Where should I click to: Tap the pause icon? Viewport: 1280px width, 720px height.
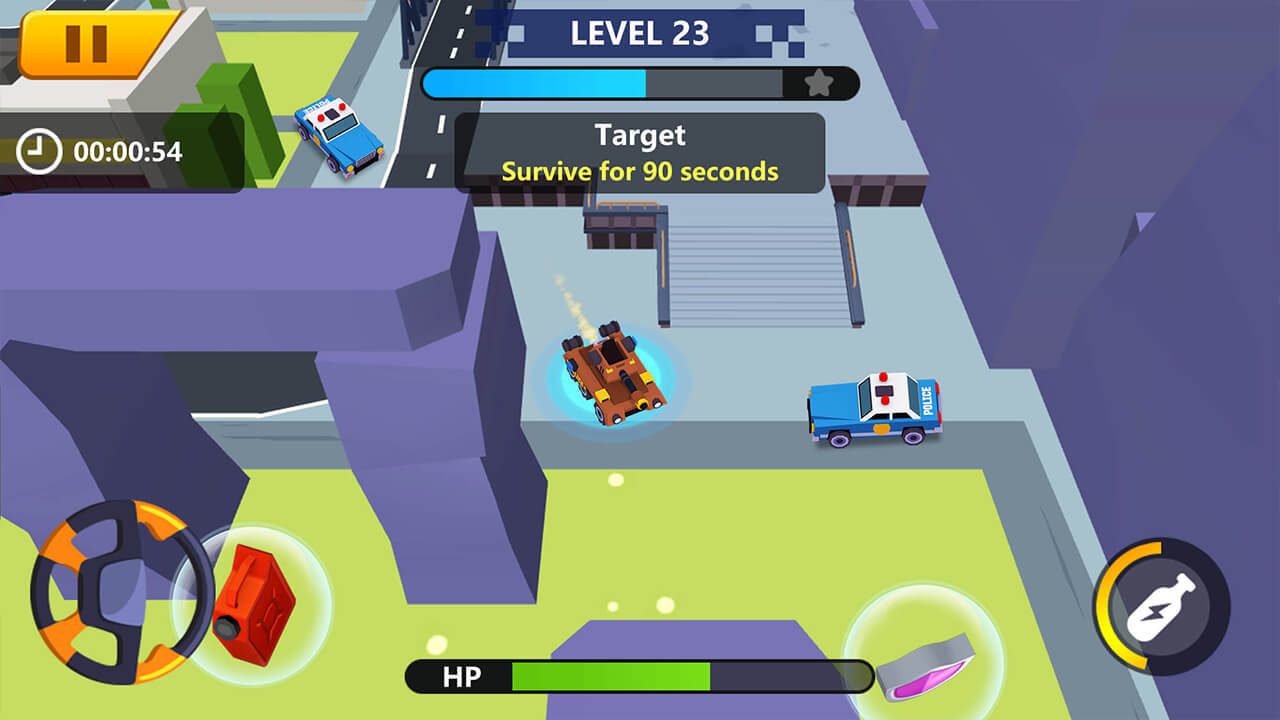84,42
